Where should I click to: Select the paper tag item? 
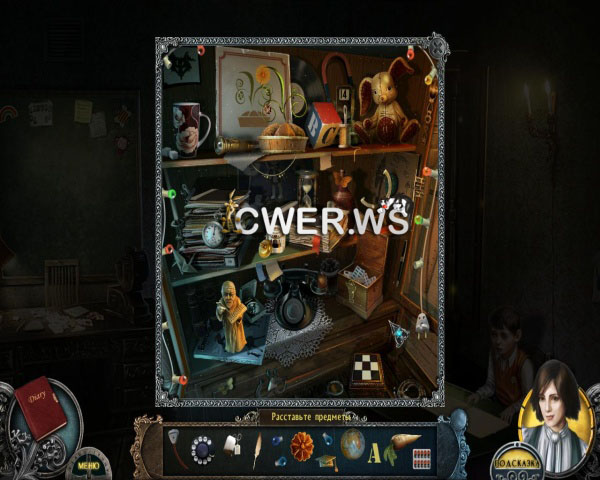point(231,446)
